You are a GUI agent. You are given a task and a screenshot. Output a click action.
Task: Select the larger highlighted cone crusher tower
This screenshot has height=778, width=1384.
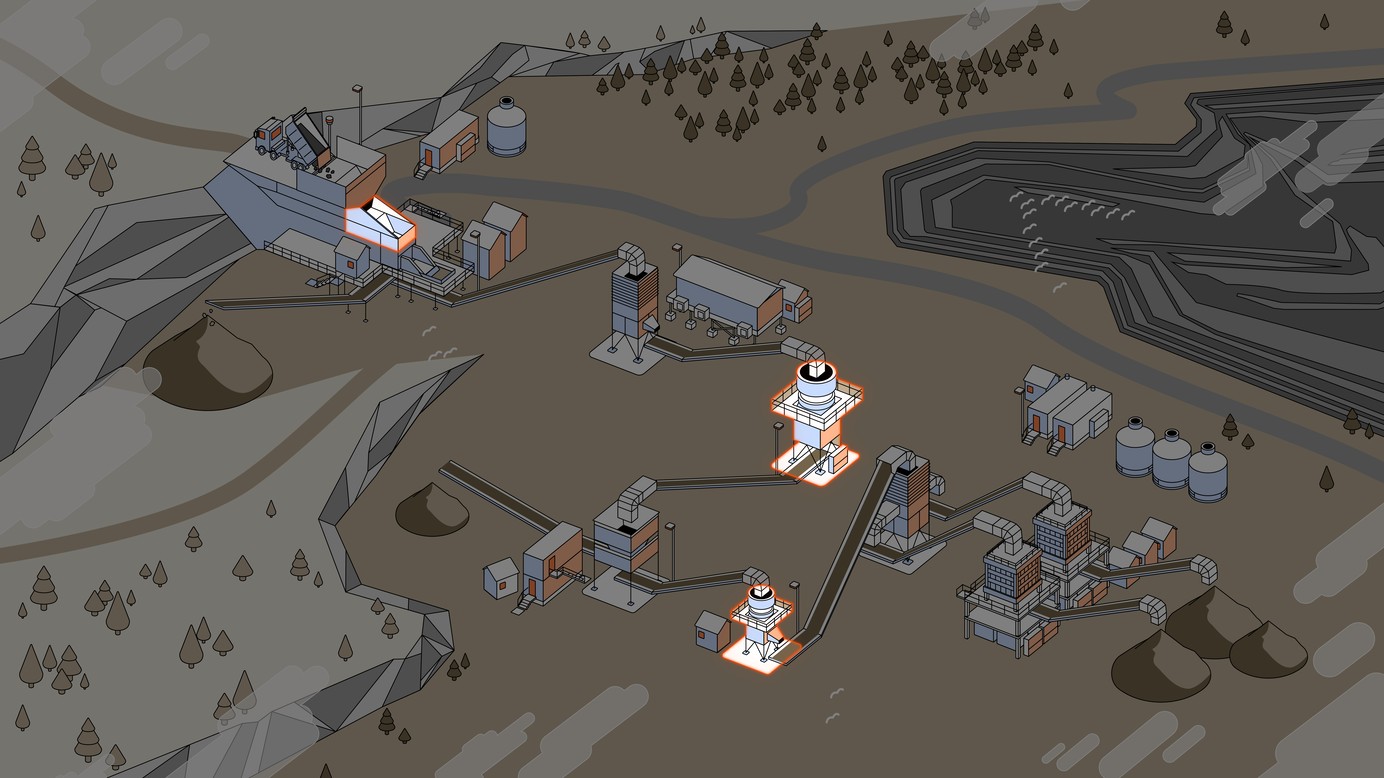pyautogui.click(x=816, y=417)
